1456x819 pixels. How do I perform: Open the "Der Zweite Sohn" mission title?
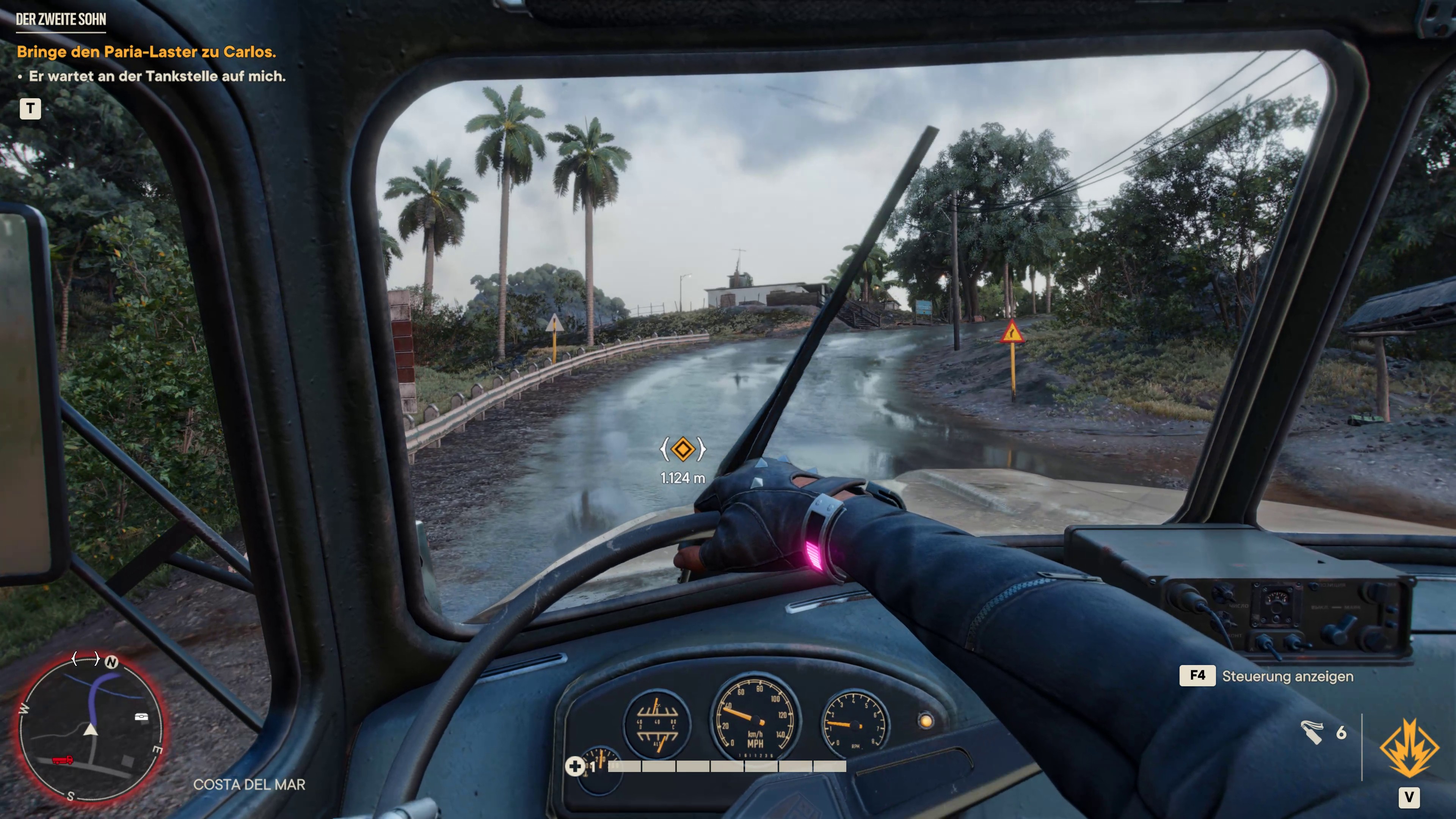(61, 20)
